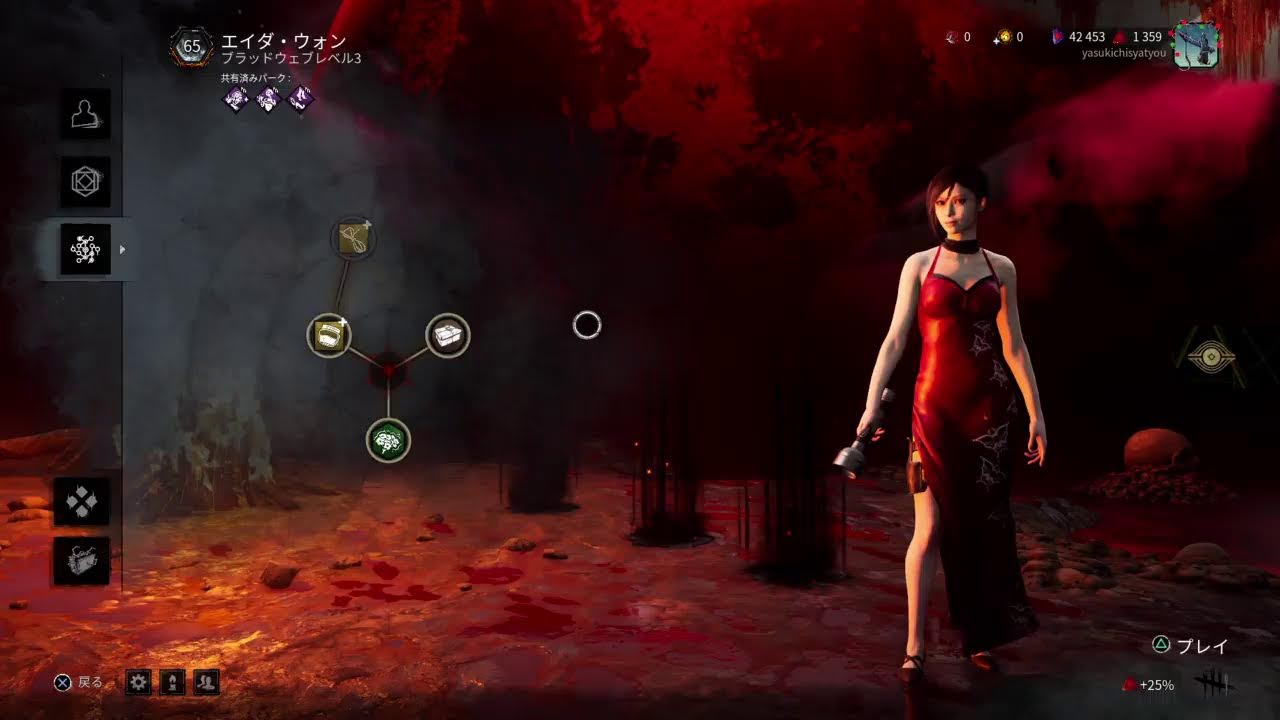Open the golden Rift emblem on the right
1280x720 pixels.
1213,355
